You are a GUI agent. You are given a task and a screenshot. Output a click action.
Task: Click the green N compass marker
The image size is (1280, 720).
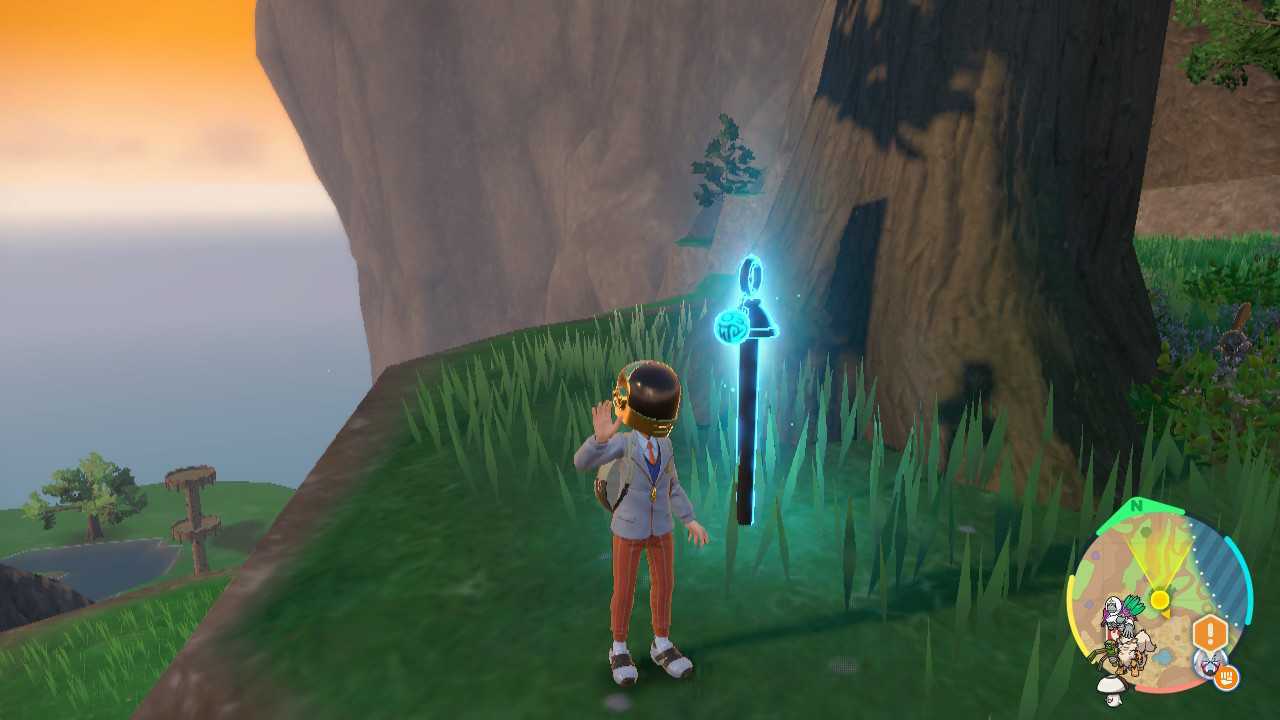[x=1134, y=508]
